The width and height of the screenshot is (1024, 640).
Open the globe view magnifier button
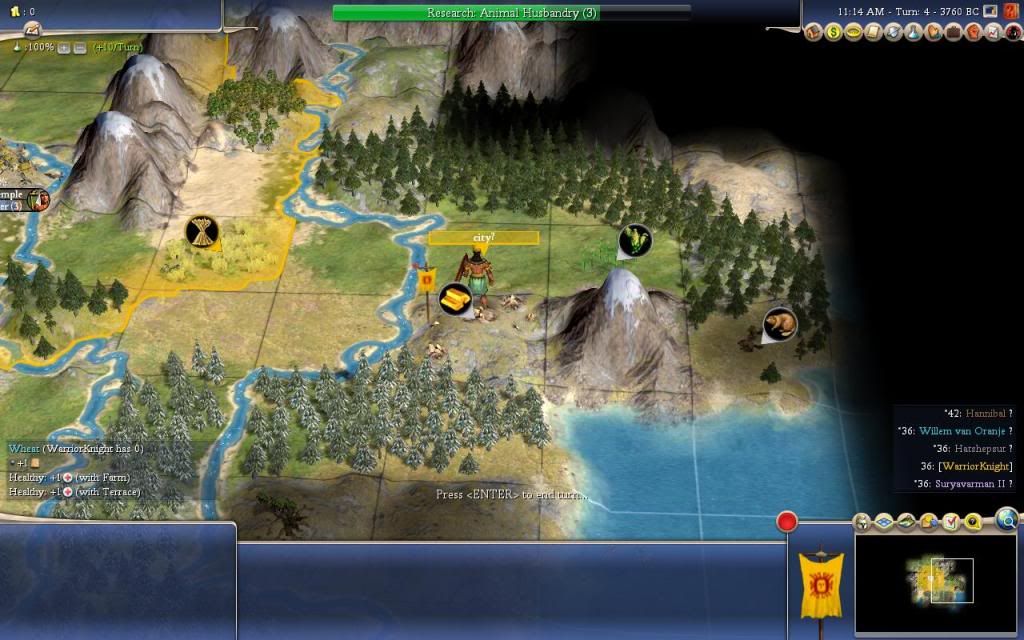[1006, 519]
